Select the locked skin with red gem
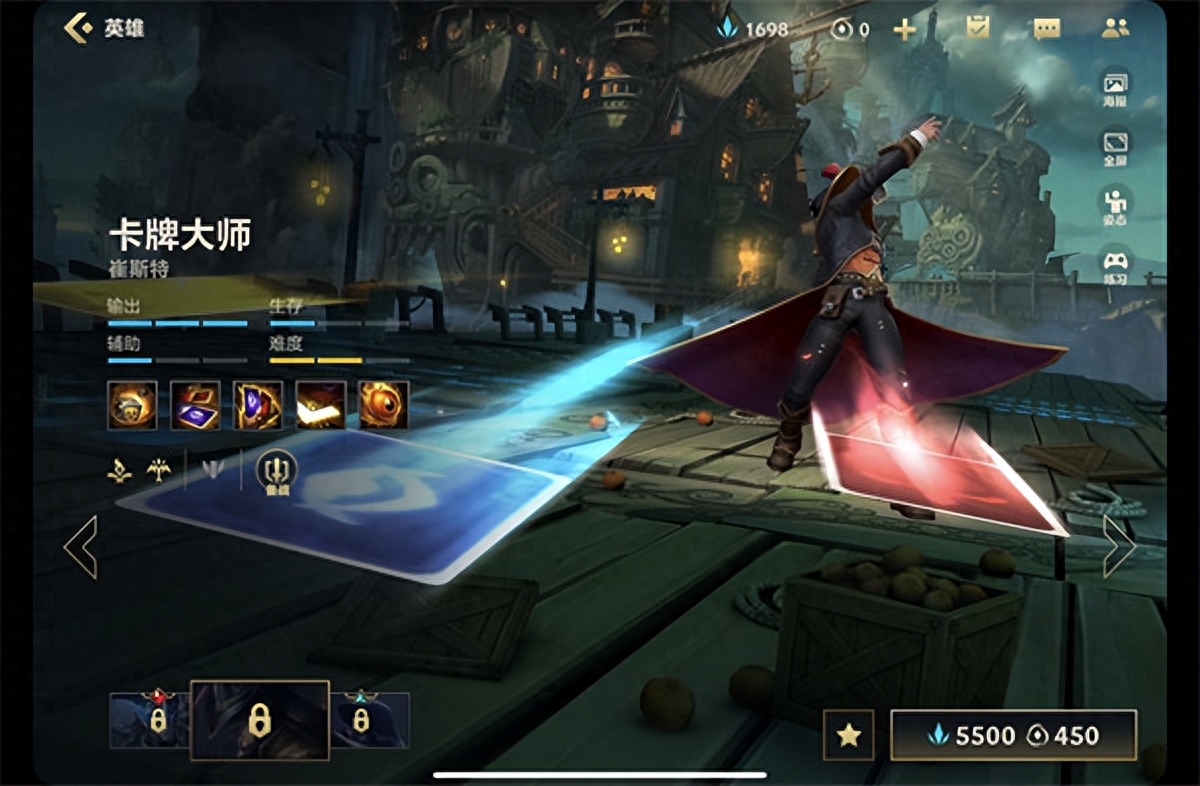The image size is (1200, 786). coord(149,720)
